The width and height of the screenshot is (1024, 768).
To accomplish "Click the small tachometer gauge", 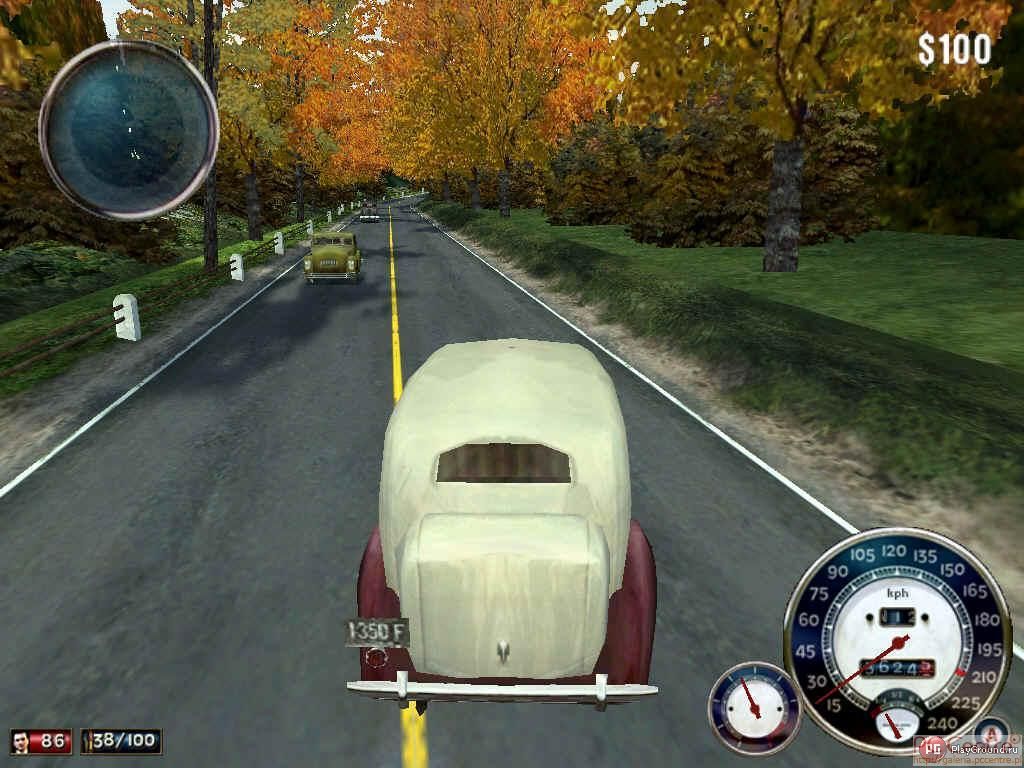I will (x=753, y=706).
